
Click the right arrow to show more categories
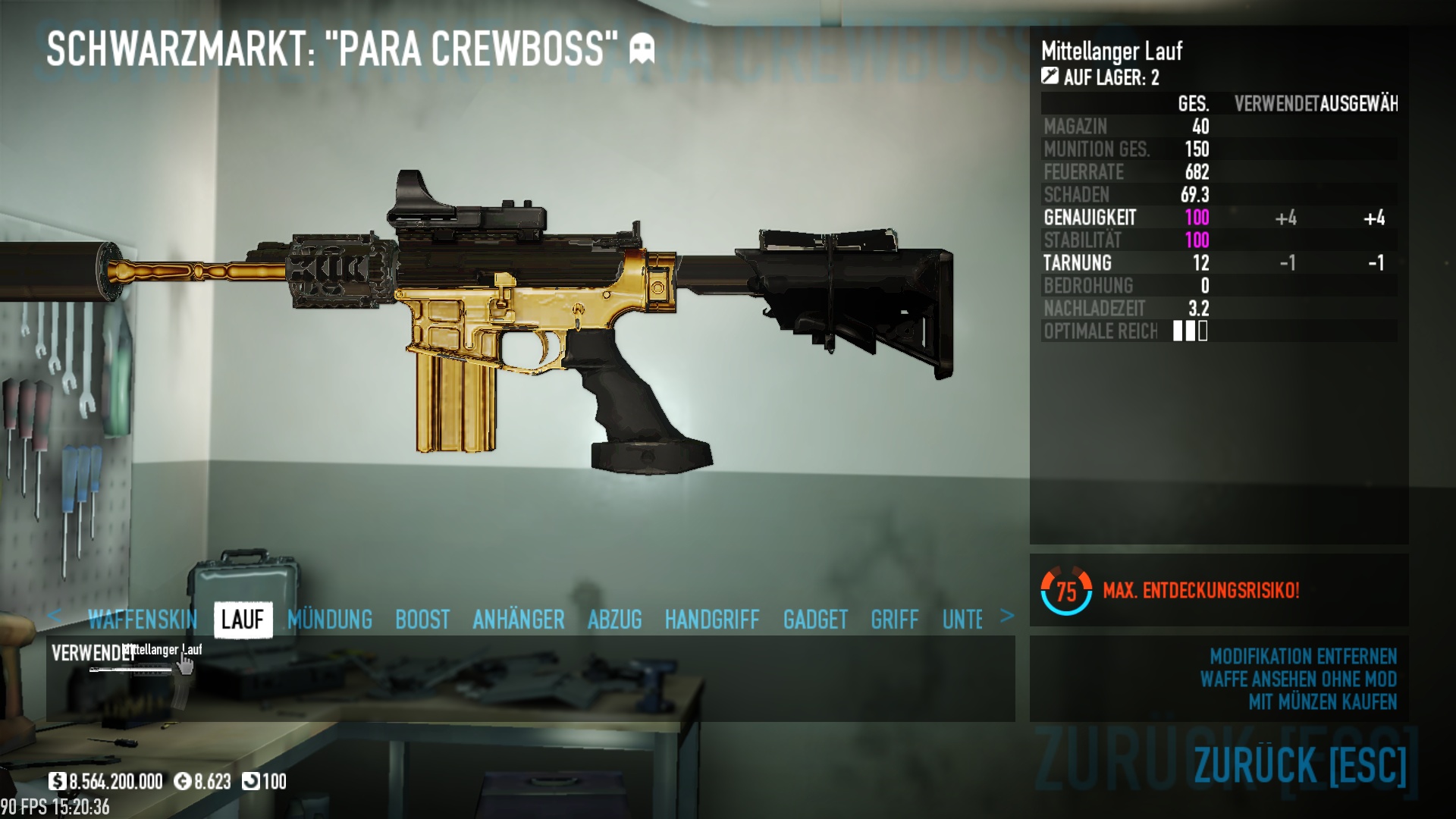[1006, 616]
